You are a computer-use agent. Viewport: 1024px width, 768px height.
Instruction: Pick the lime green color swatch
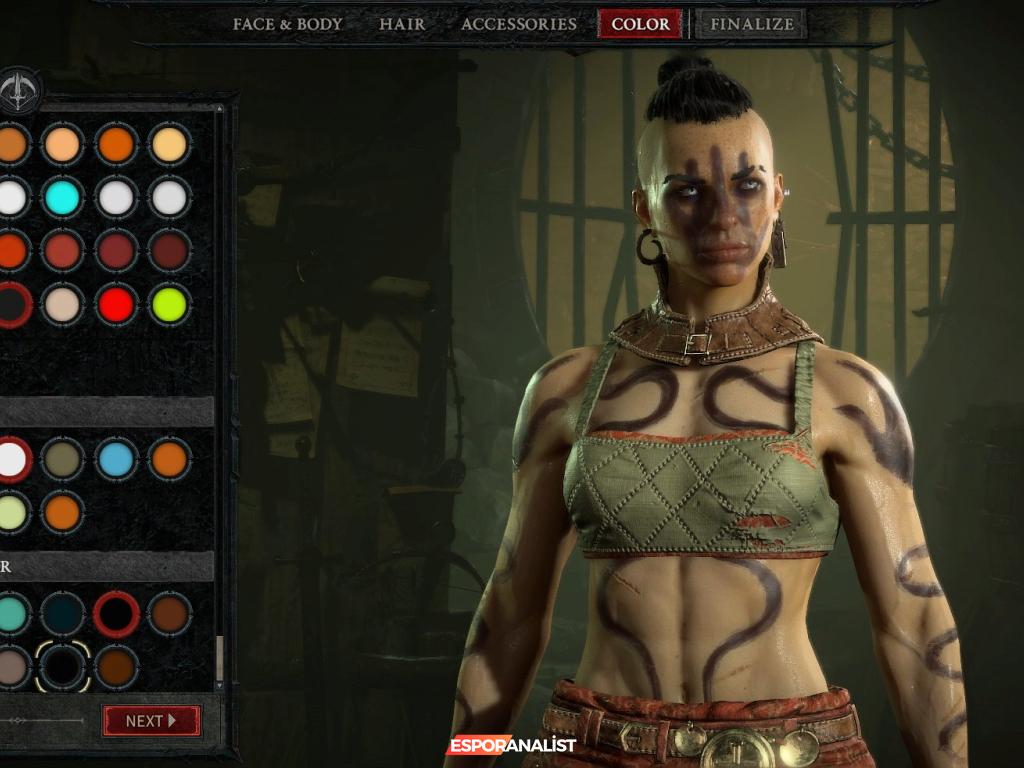(x=169, y=304)
